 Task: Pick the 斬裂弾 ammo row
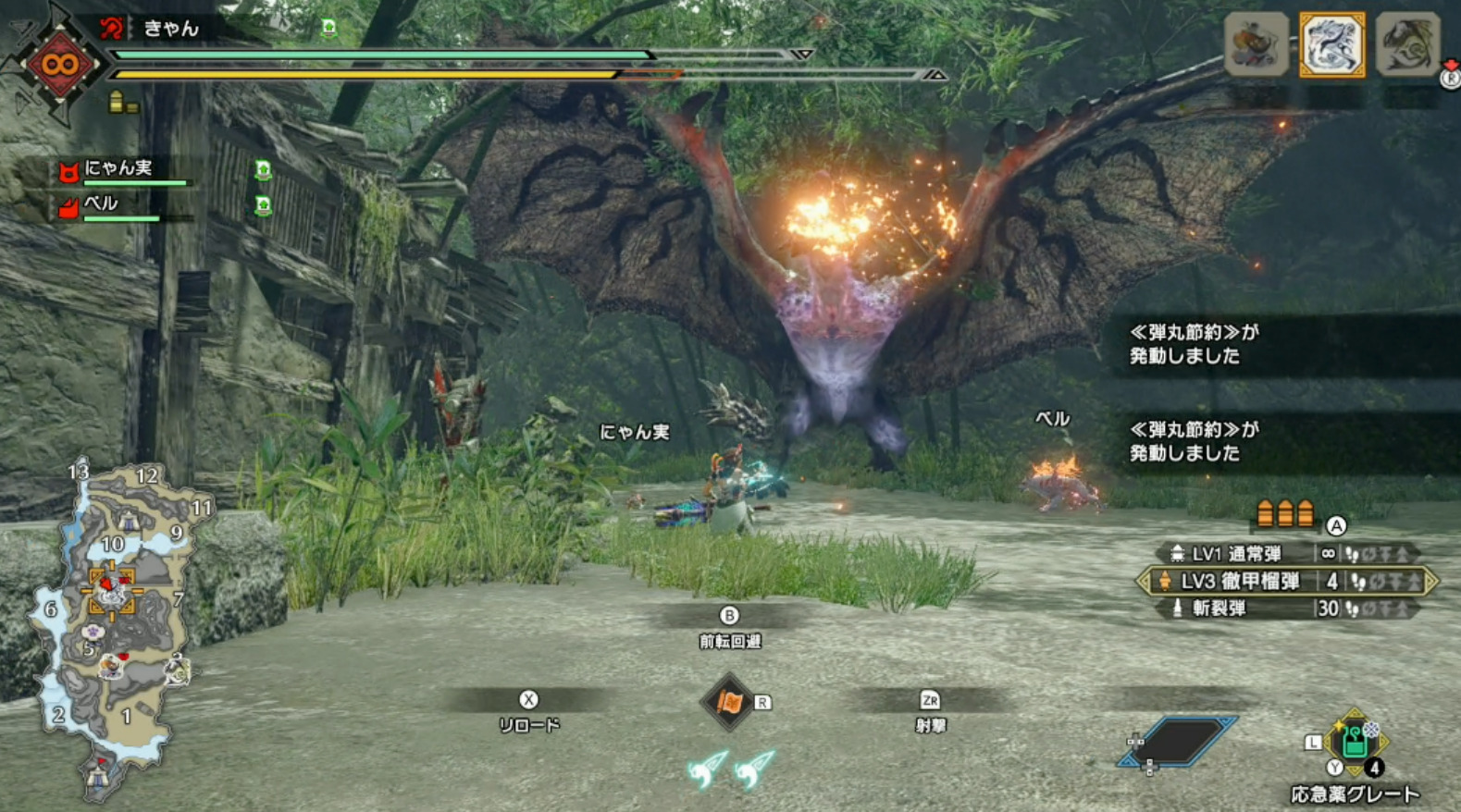[1286, 609]
